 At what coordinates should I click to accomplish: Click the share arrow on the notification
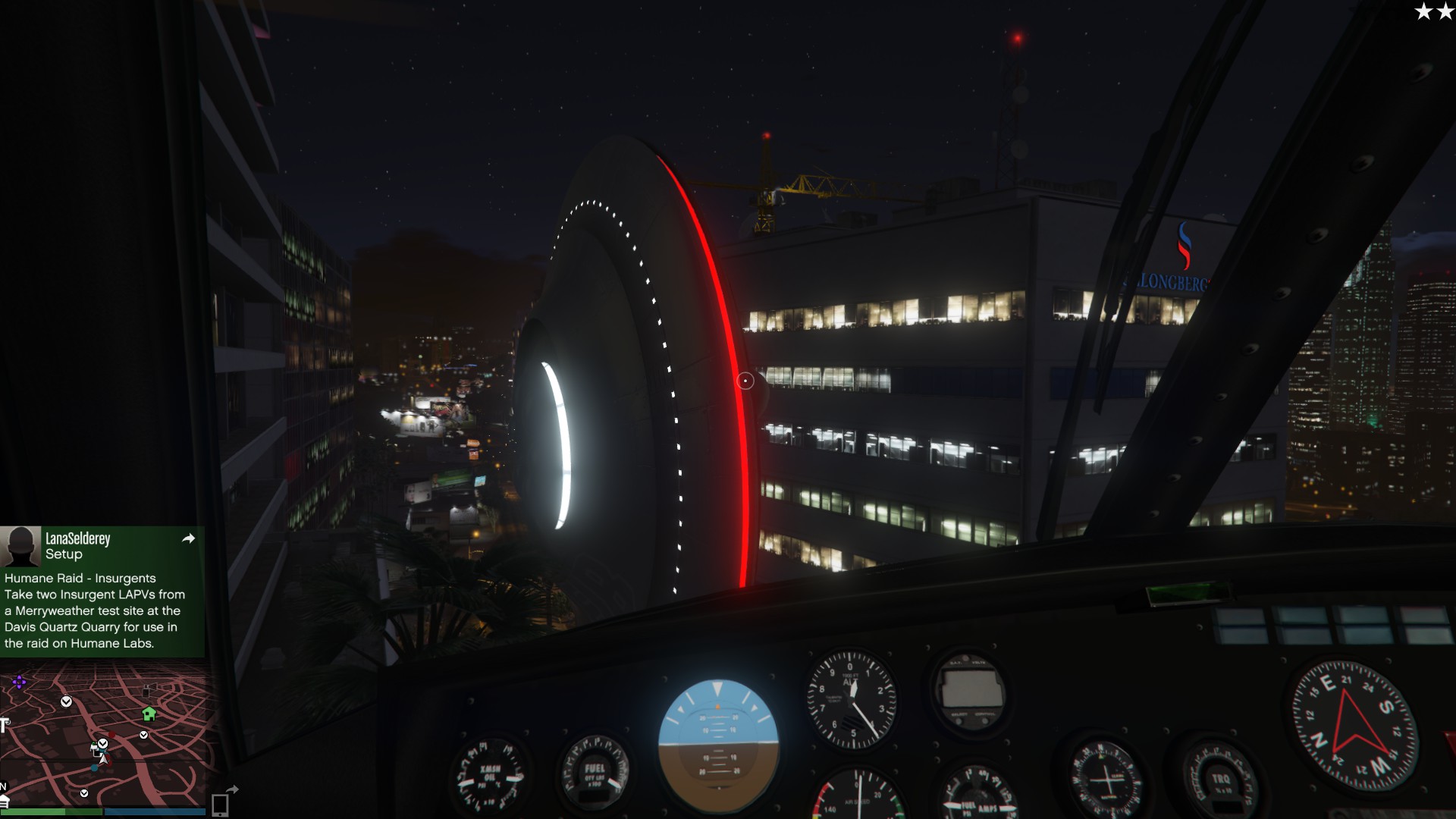[189, 538]
